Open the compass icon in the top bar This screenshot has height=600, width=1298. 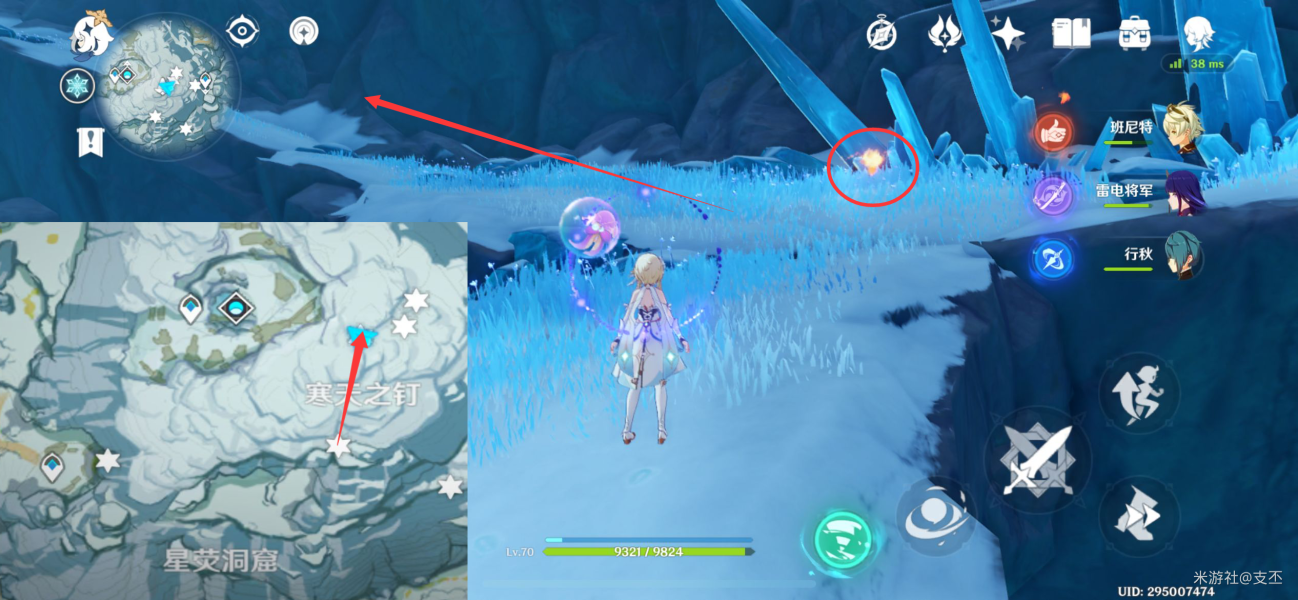click(881, 34)
